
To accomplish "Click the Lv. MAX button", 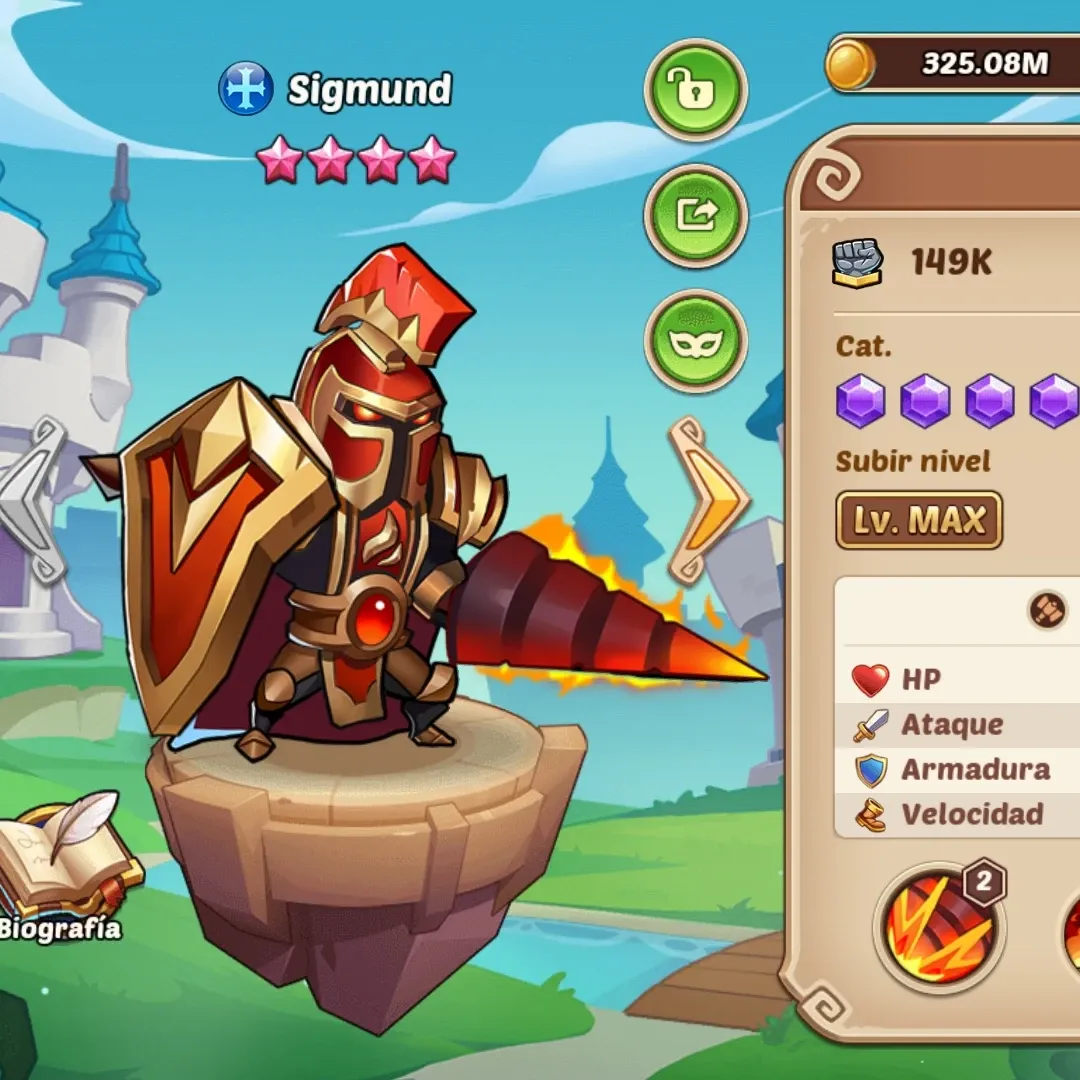I will (919, 520).
